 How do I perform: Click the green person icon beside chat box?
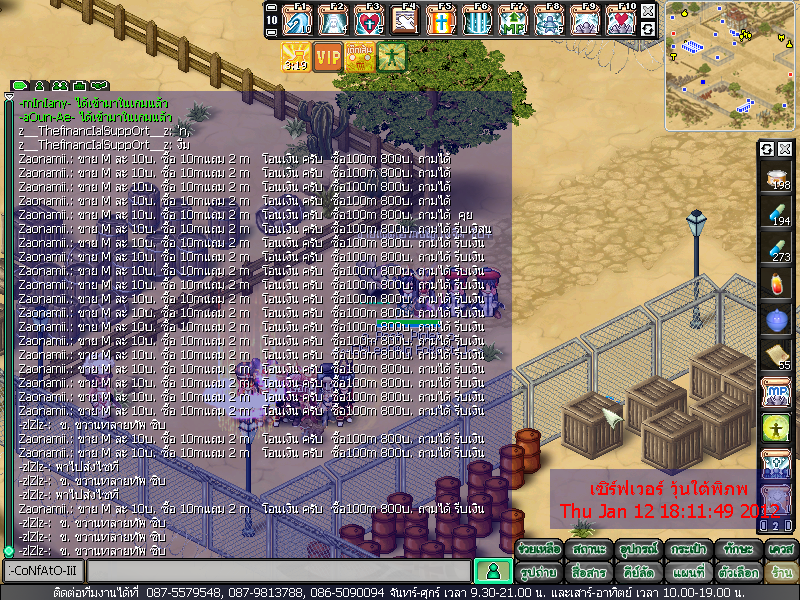(490, 571)
